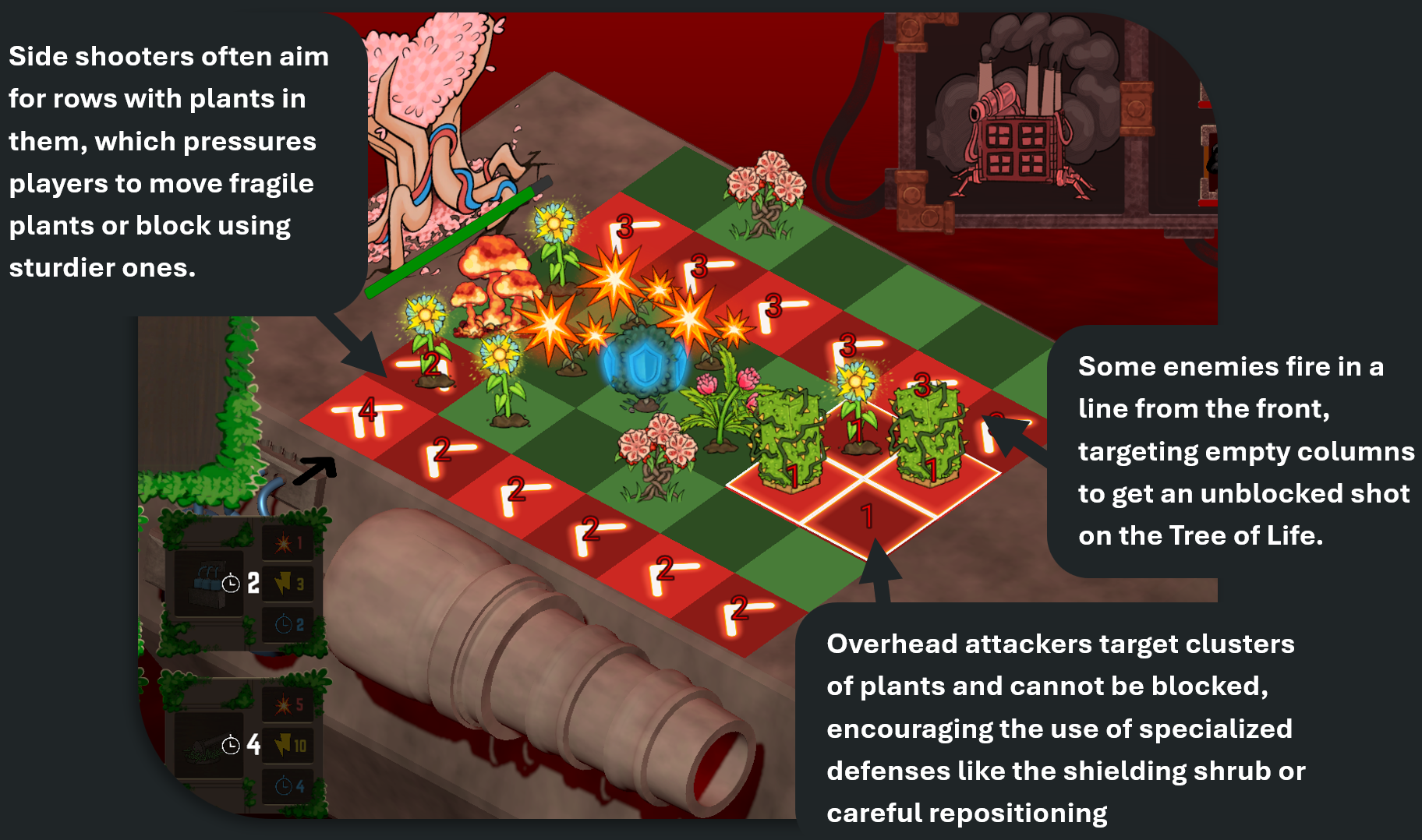This screenshot has height=840, width=1422.
Task: Select the highlighted empty tile marked 1
Action: coord(867,517)
